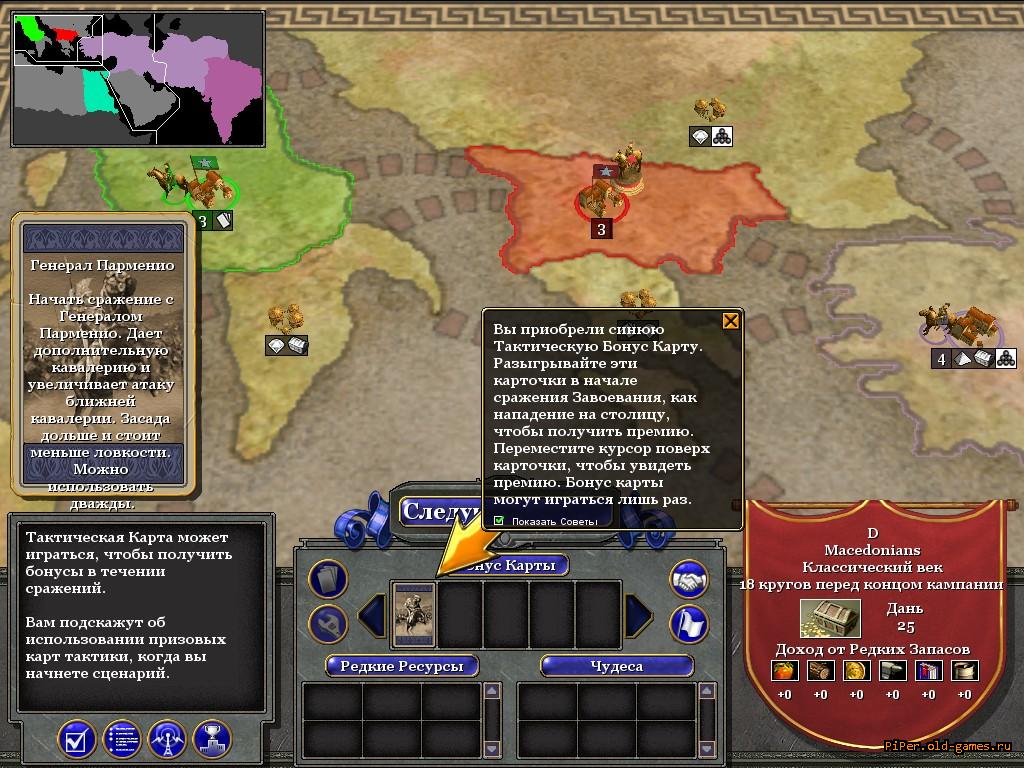Viewport: 1024px width, 768px height.
Task: Open the cards deck icon button
Action: [328, 578]
